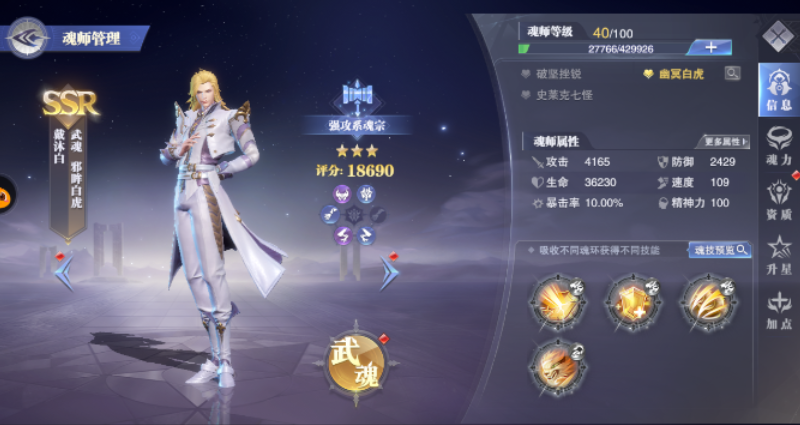Inspect the bond magnifier beside 幽冥白虎
This screenshot has height=425, width=800.
(734, 73)
